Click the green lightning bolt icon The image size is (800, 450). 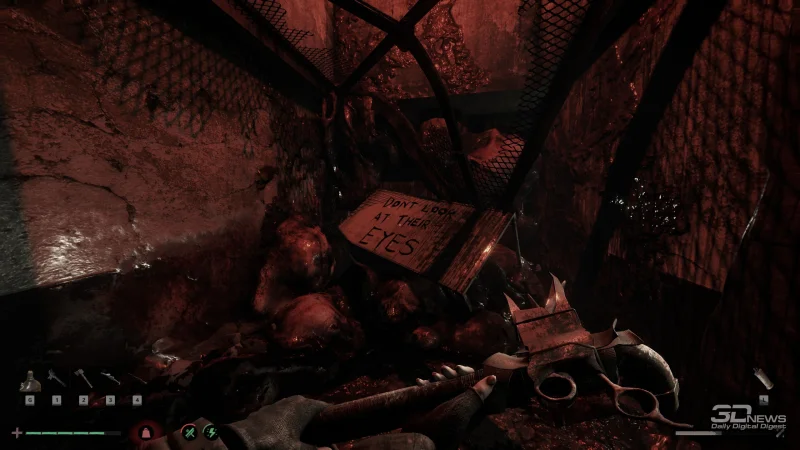point(210,432)
